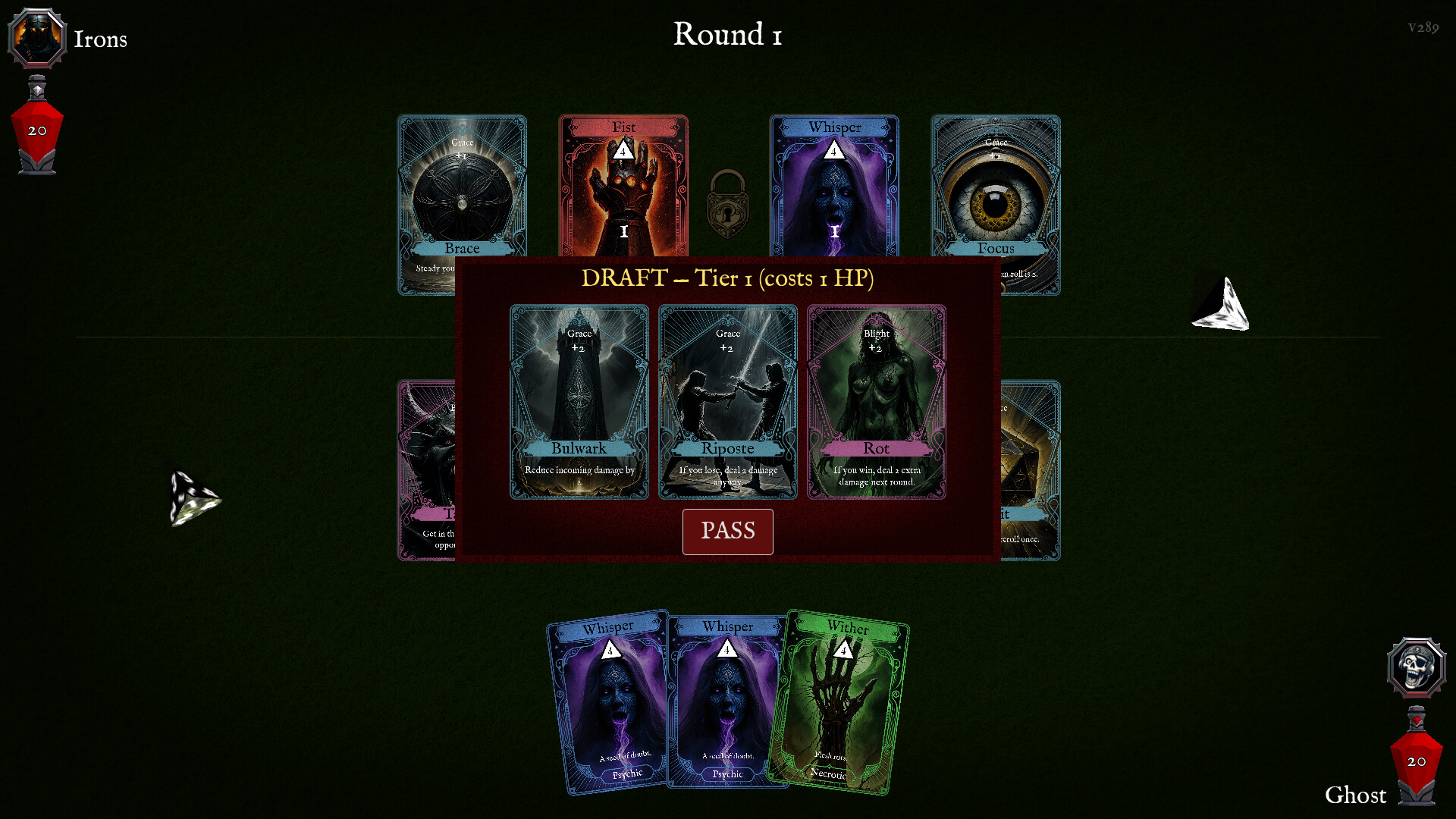The width and height of the screenshot is (1456, 819).
Task: Click Ghost's red health potion showing 20
Action: (1415, 762)
